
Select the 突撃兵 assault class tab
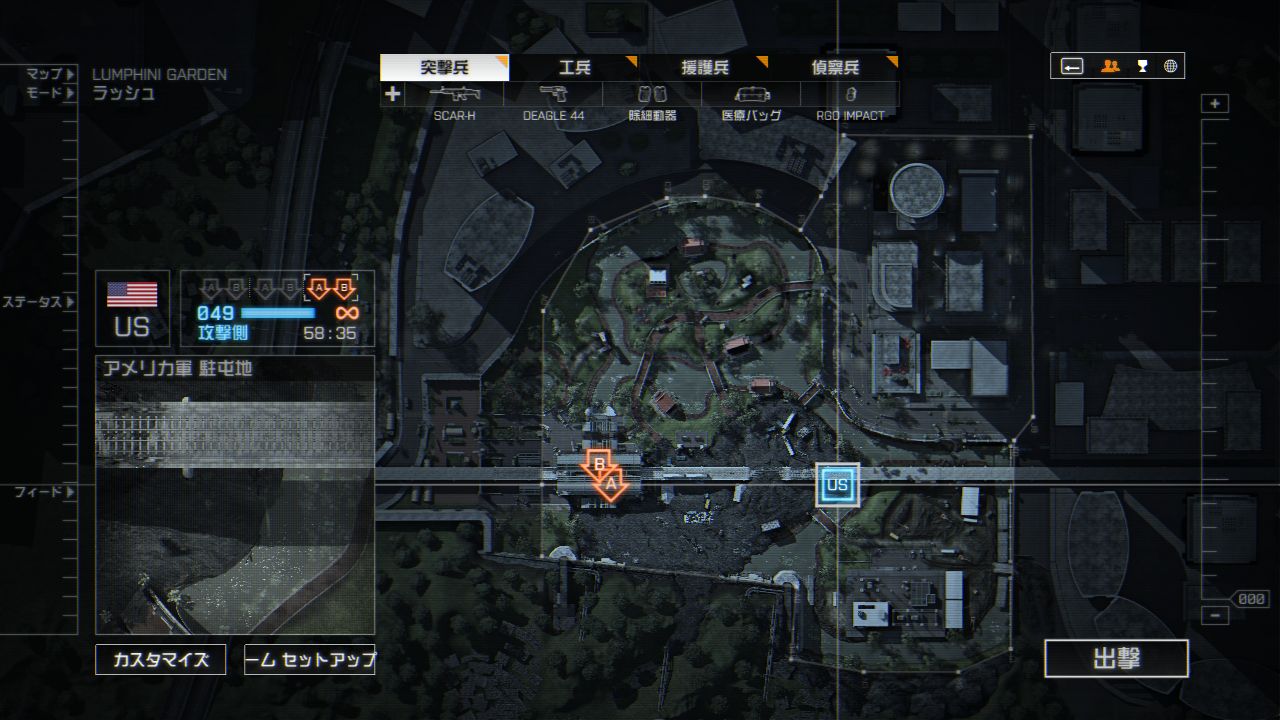444,68
